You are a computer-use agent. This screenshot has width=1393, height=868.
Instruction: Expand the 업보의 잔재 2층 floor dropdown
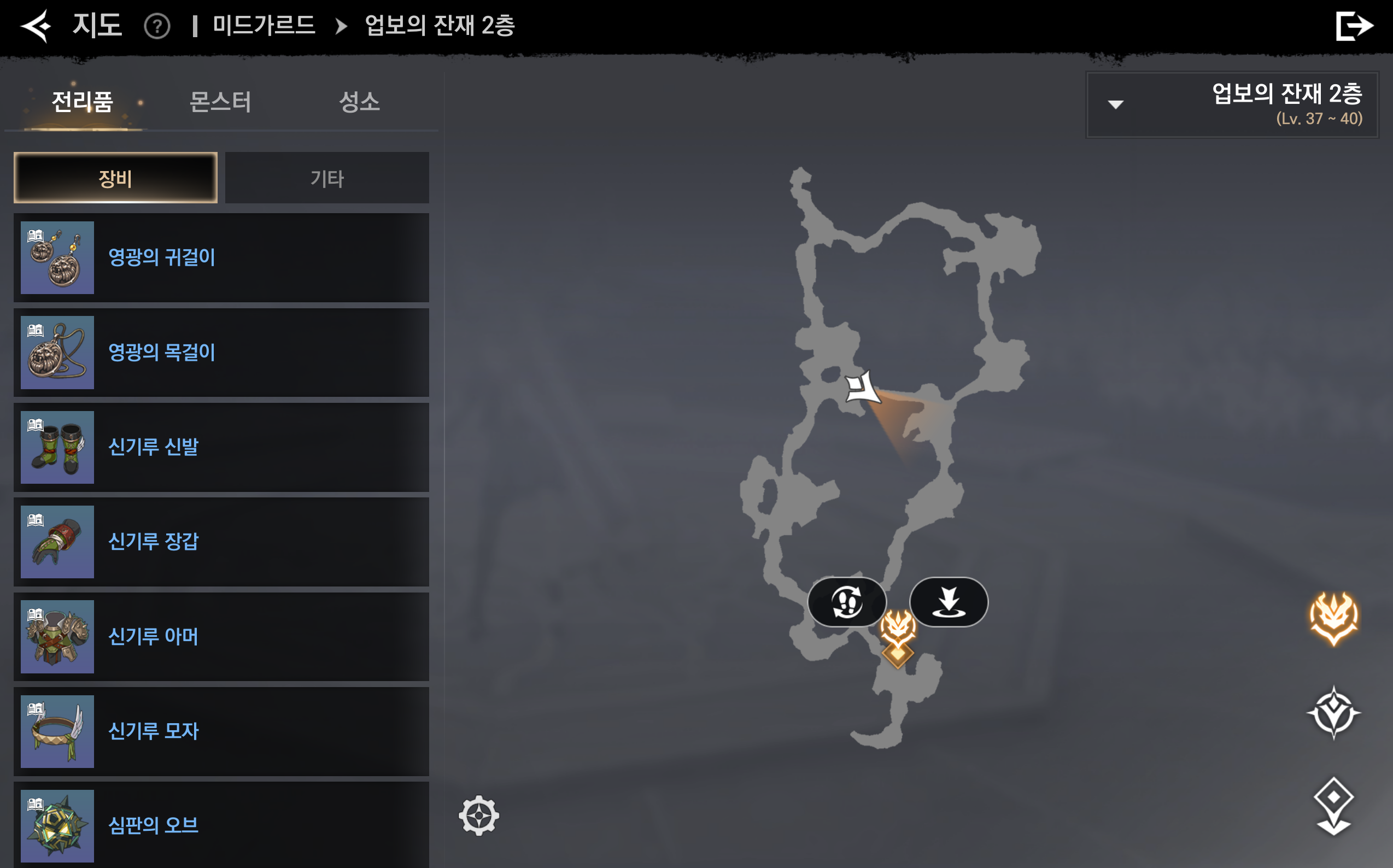tap(1232, 104)
